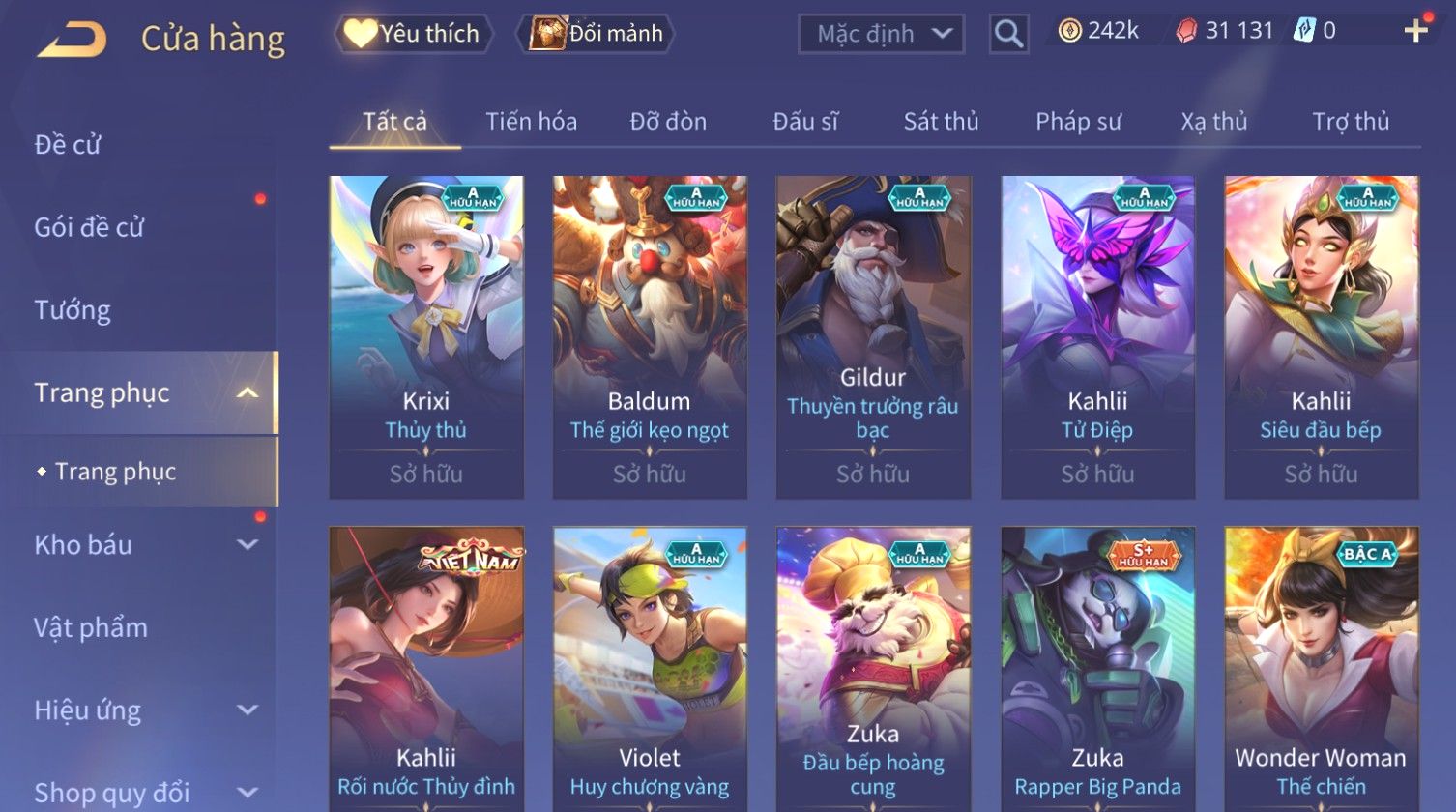
Task: Click the magnifying glass search button
Action: pos(1008,35)
